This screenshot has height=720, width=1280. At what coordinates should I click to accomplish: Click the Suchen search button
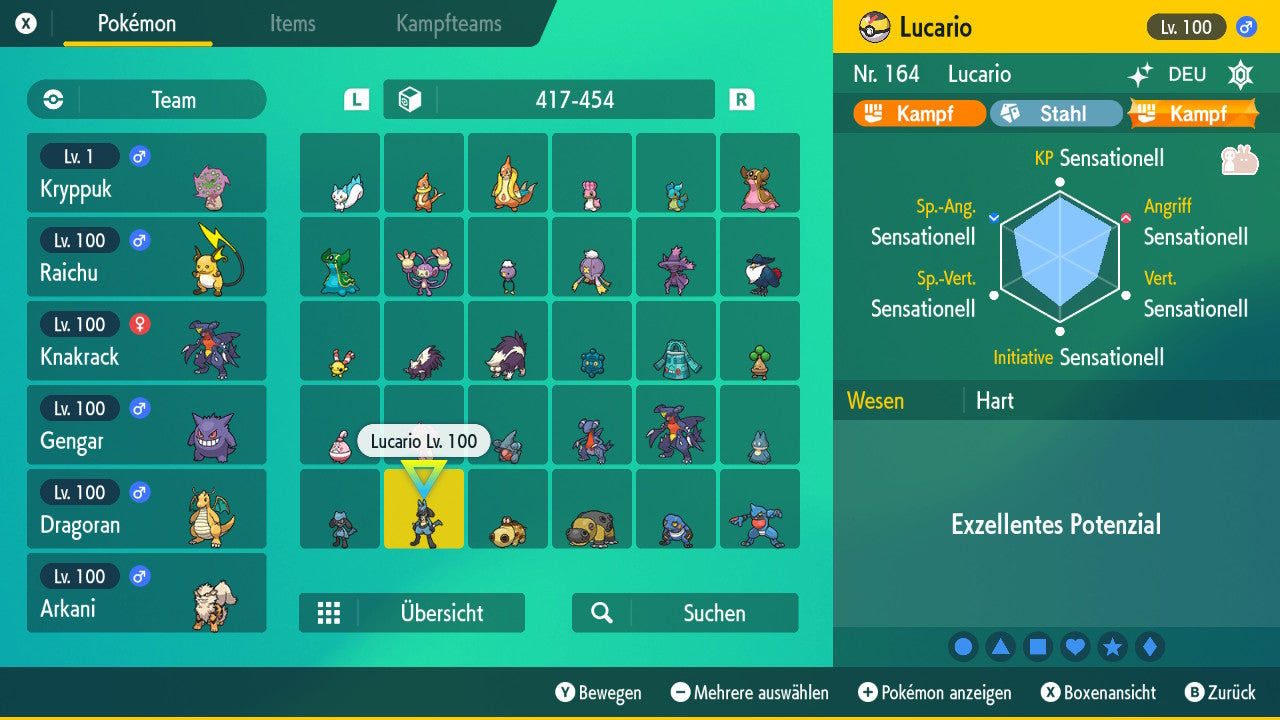pyautogui.click(x=685, y=612)
